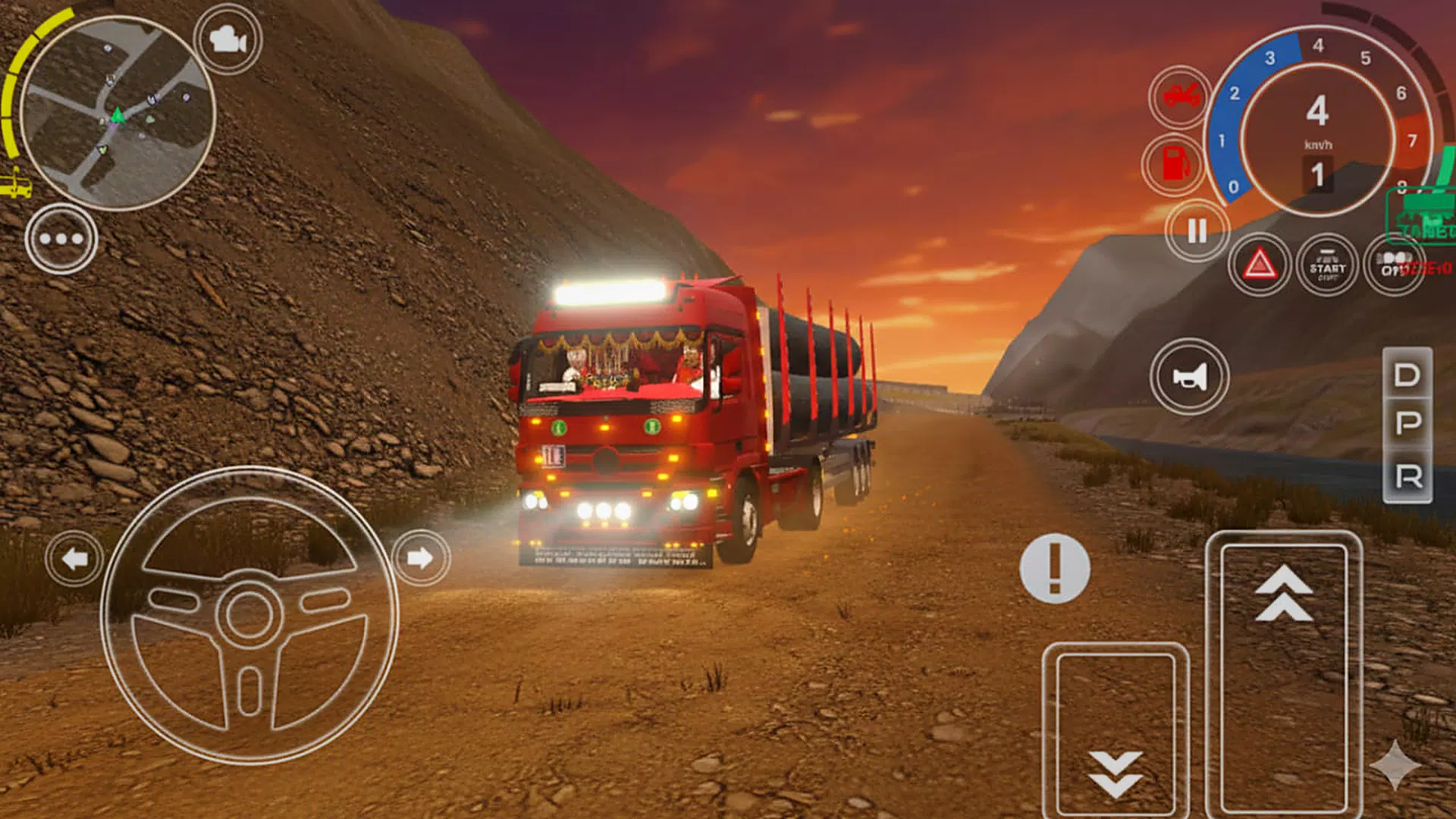
Task: Toggle the hazard warning triangle lights
Action: tap(1259, 265)
